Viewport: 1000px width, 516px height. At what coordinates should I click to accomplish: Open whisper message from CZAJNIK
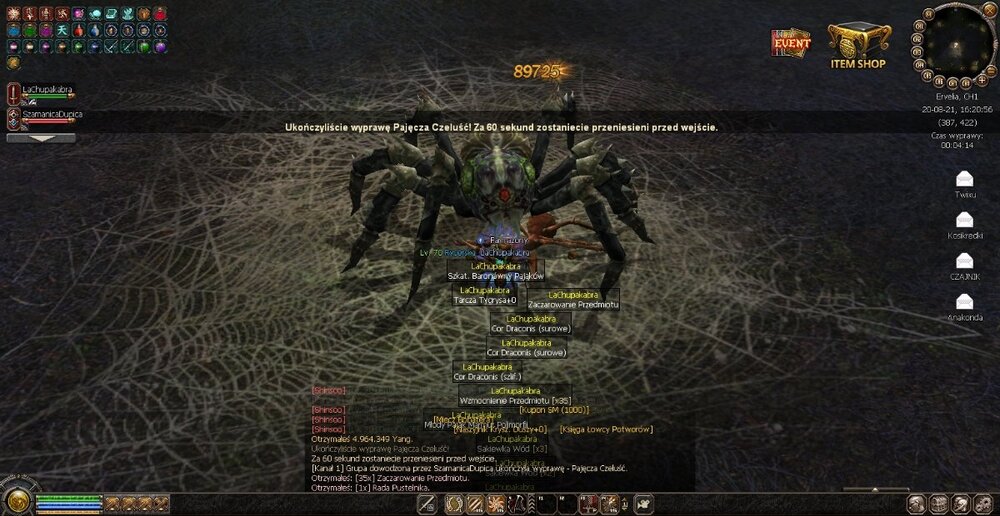(x=964, y=260)
